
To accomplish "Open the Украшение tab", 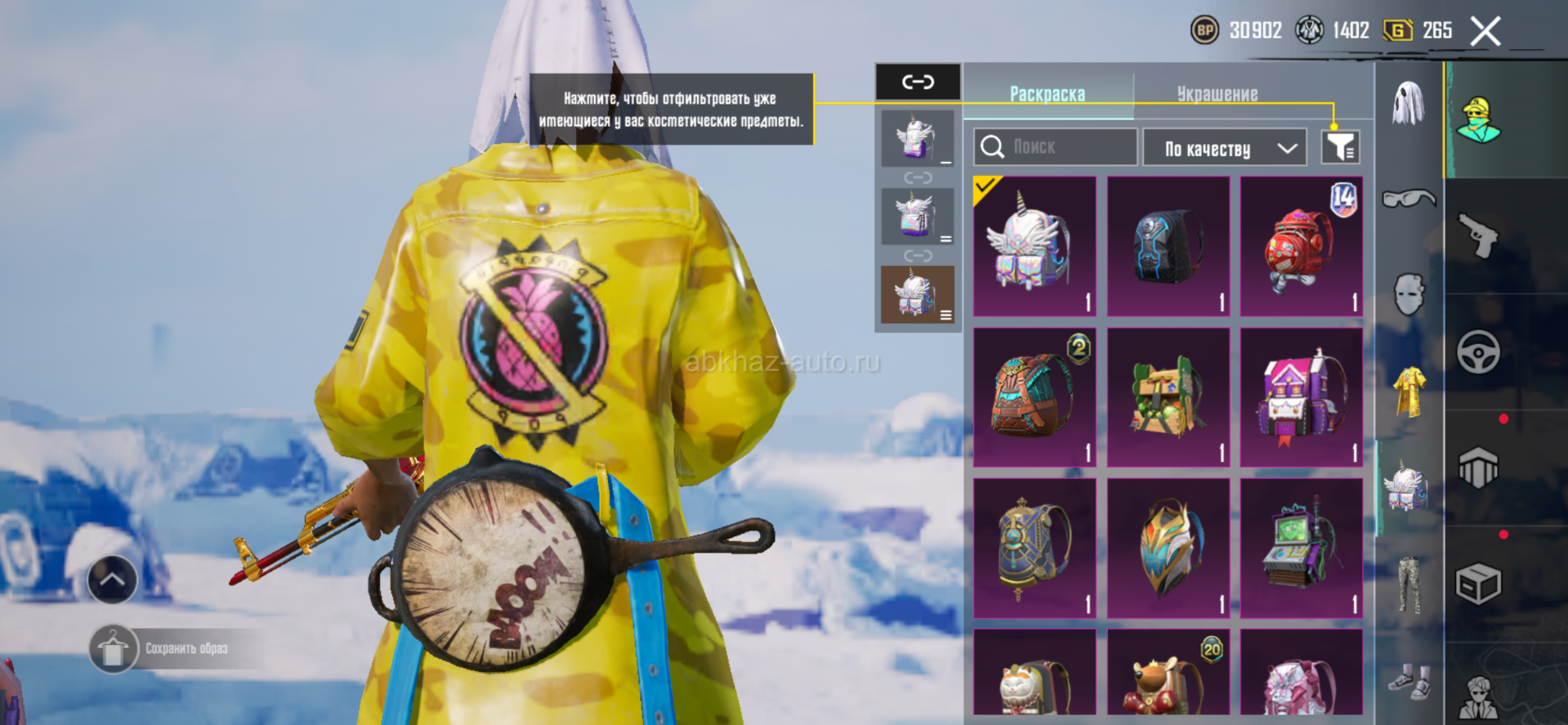I will point(1217,94).
